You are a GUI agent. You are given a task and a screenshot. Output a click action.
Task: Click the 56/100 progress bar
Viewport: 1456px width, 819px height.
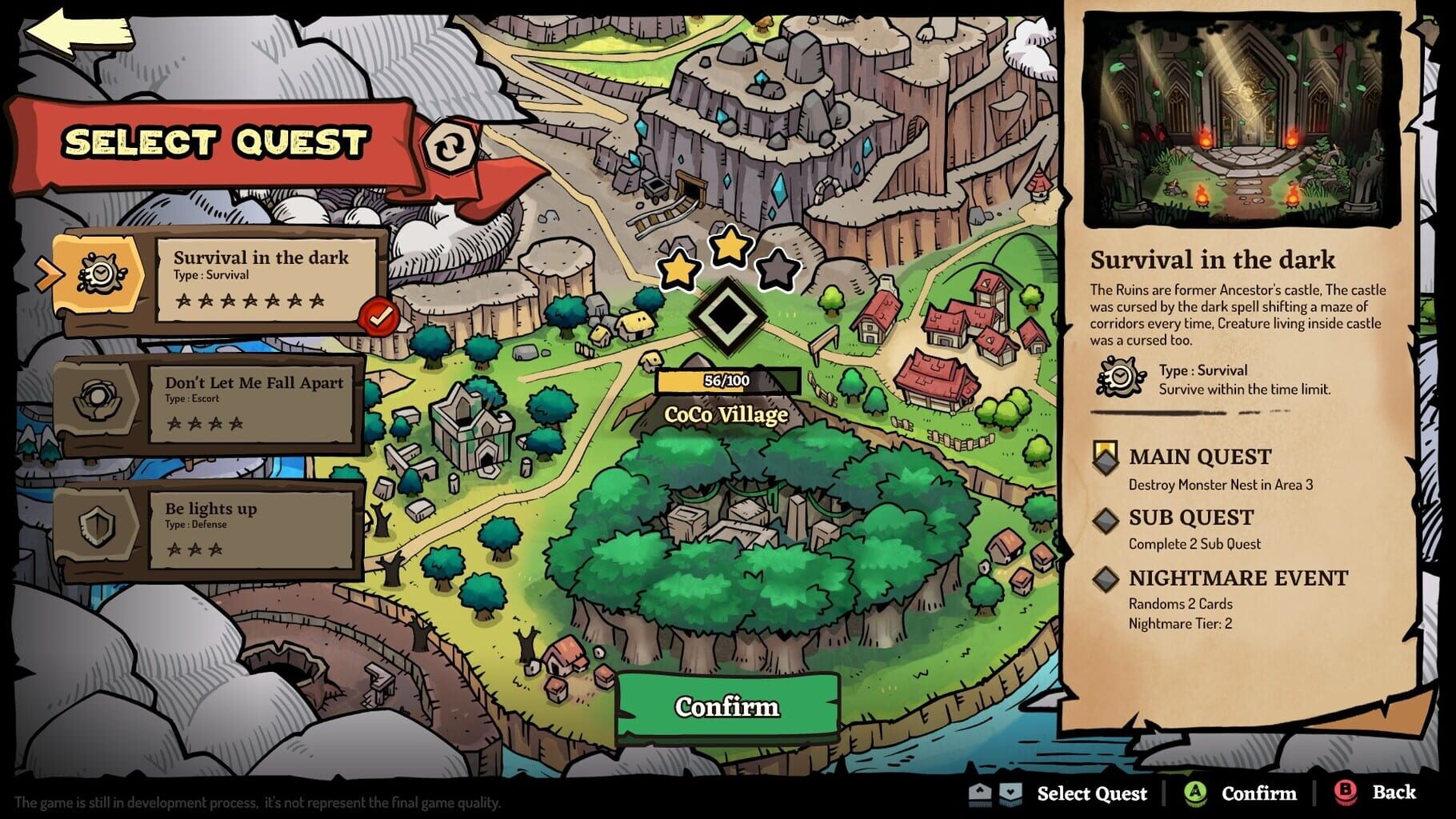click(726, 381)
